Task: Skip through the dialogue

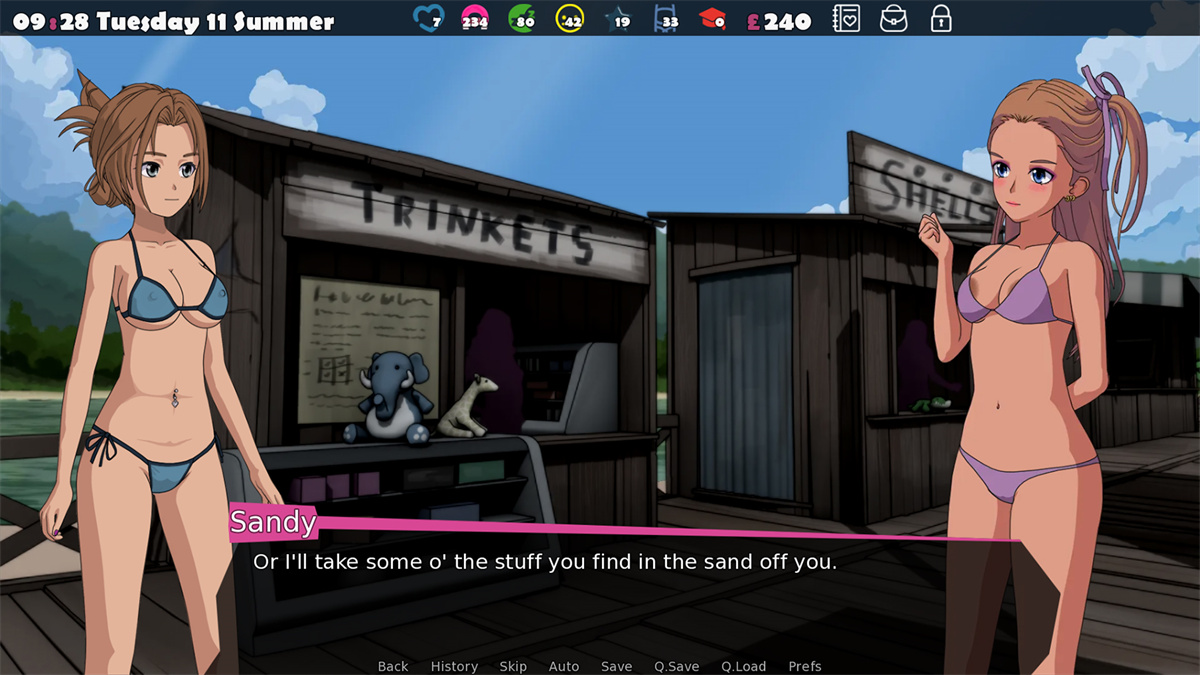Action: click(x=513, y=666)
